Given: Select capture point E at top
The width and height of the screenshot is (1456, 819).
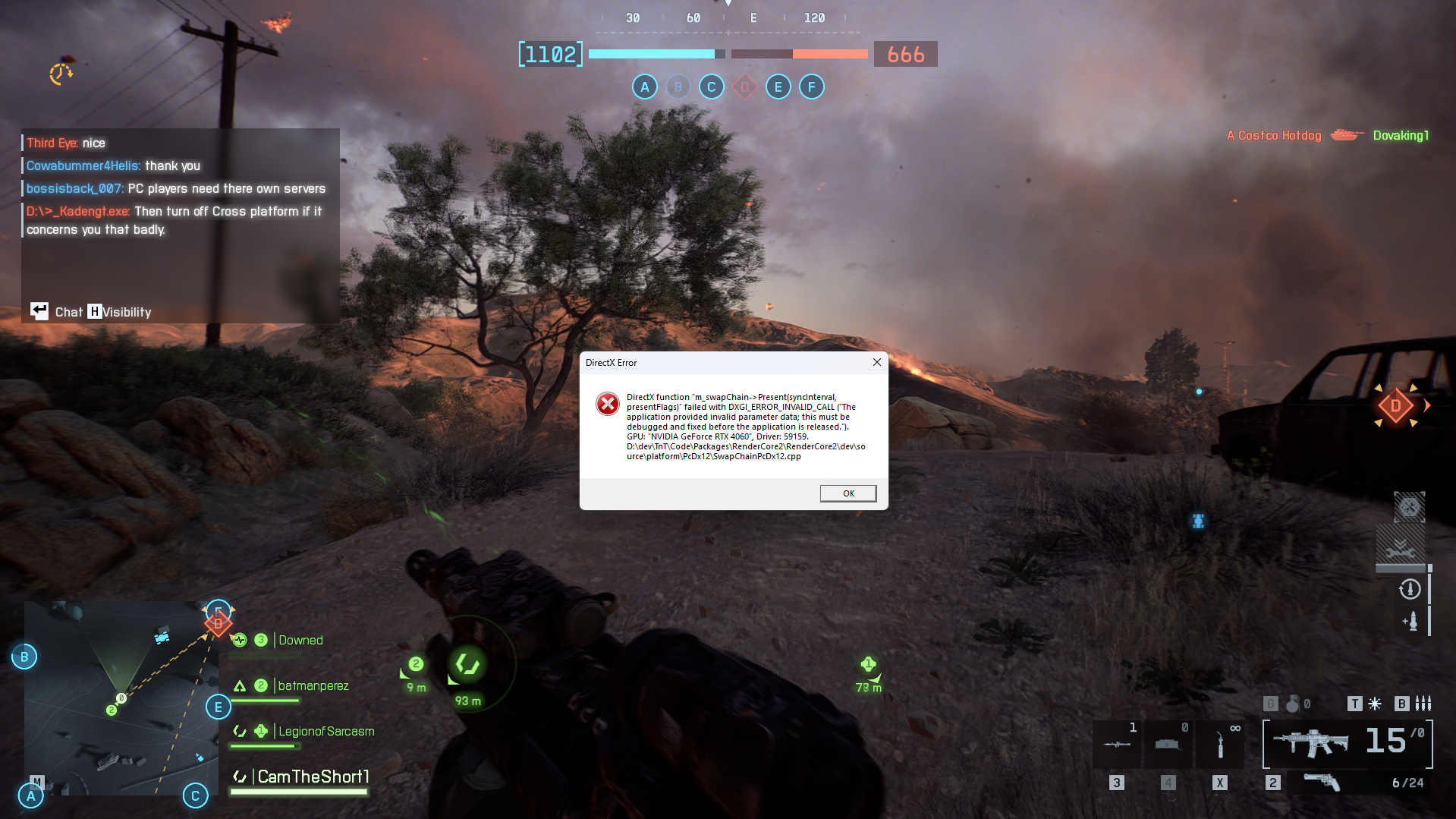Looking at the screenshot, I should [778, 87].
